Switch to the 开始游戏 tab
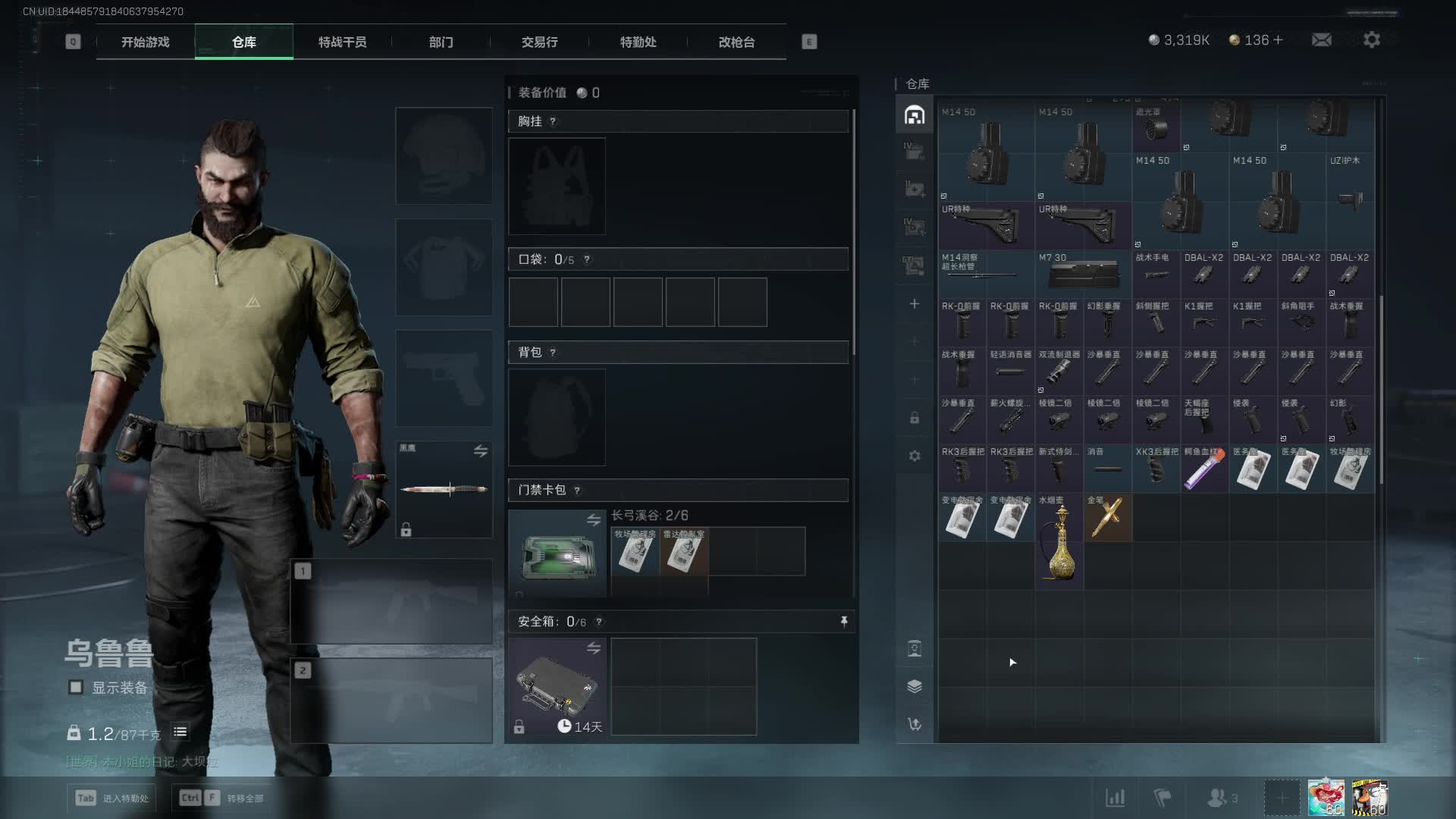The width and height of the screenshot is (1456, 819). [146, 42]
